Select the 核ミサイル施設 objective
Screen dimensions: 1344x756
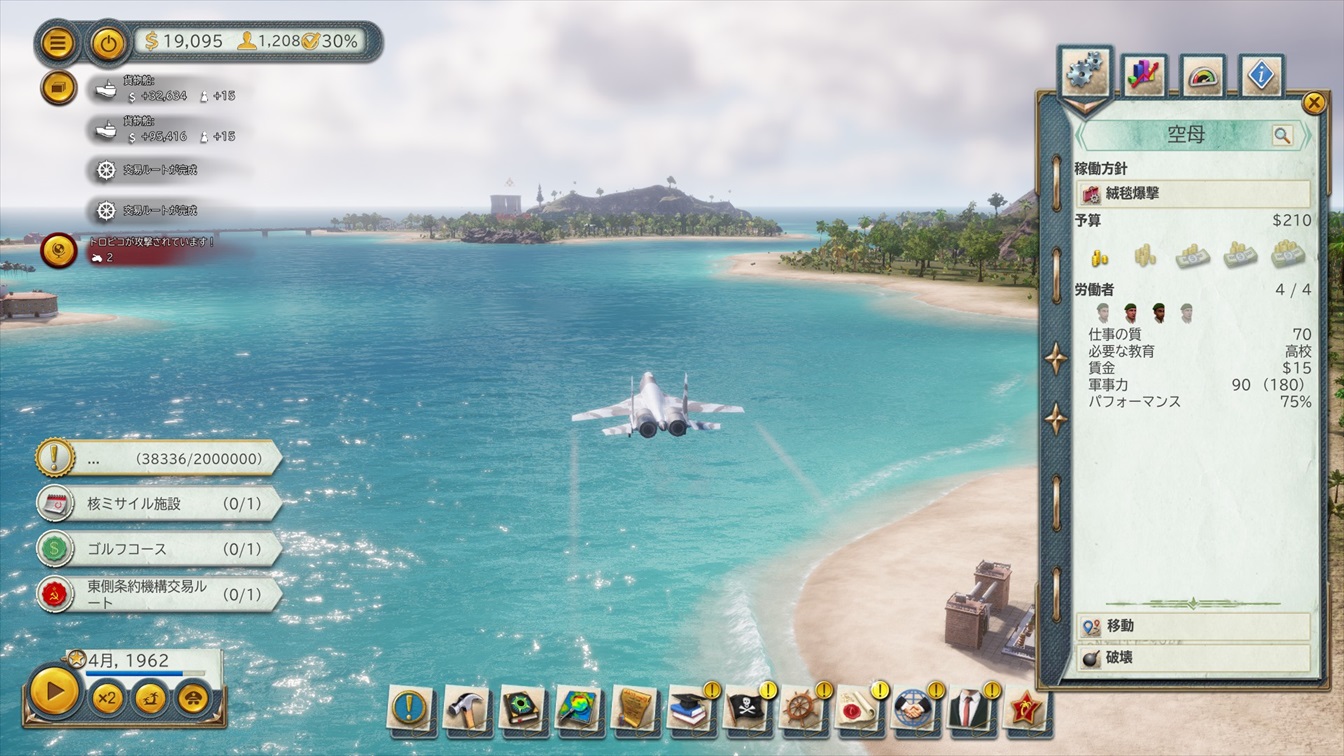(x=158, y=503)
